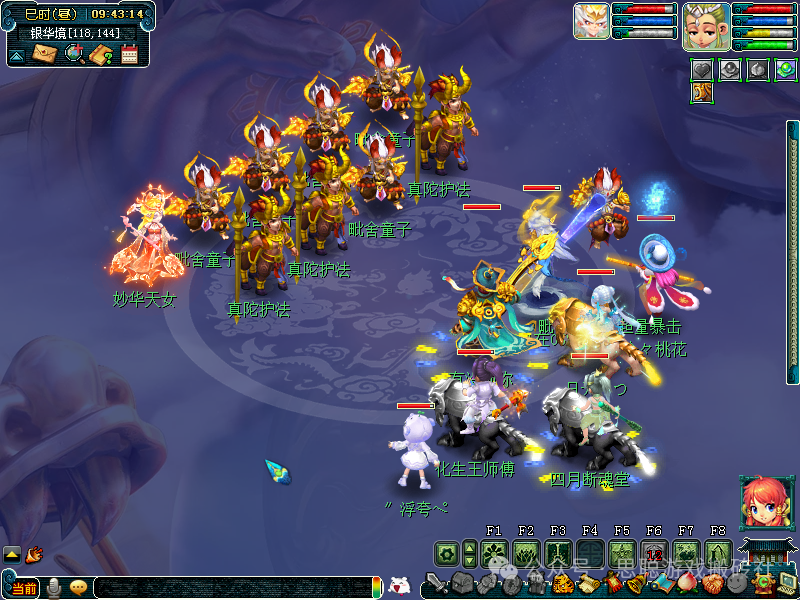Activate the F3 skill slot
This screenshot has width=800, height=600.
558,553
